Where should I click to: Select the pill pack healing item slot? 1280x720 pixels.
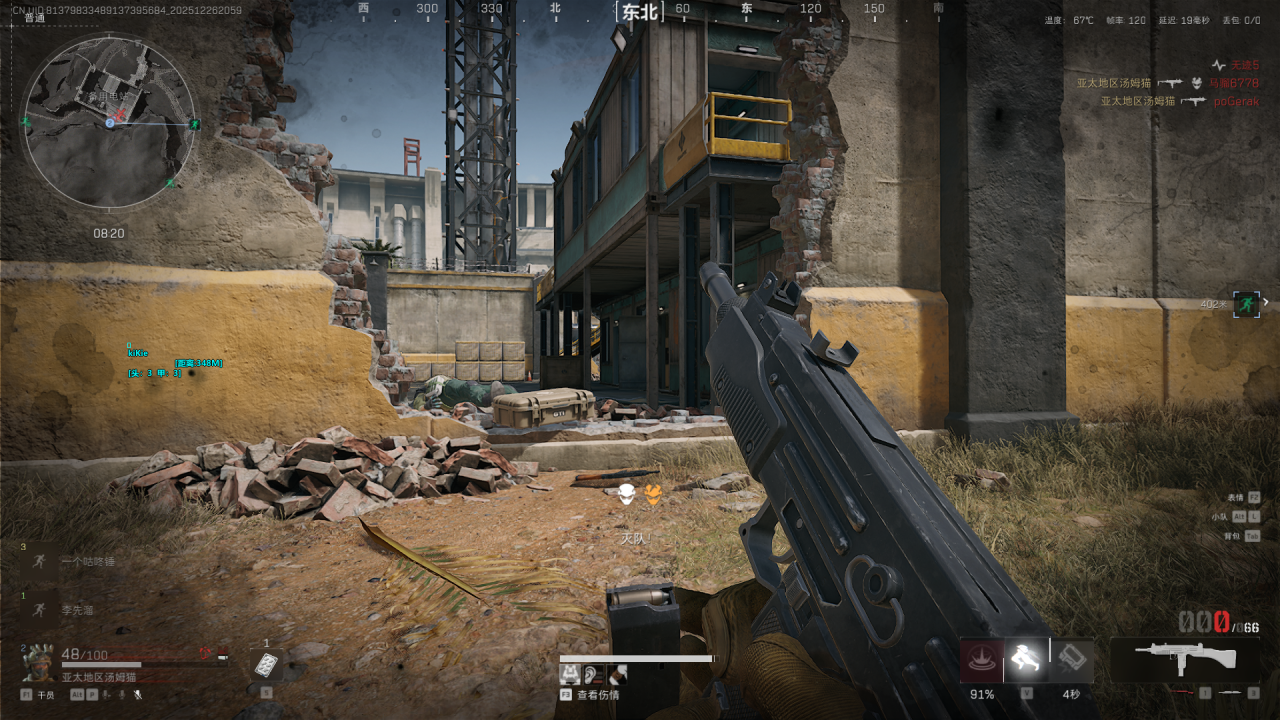265,664
